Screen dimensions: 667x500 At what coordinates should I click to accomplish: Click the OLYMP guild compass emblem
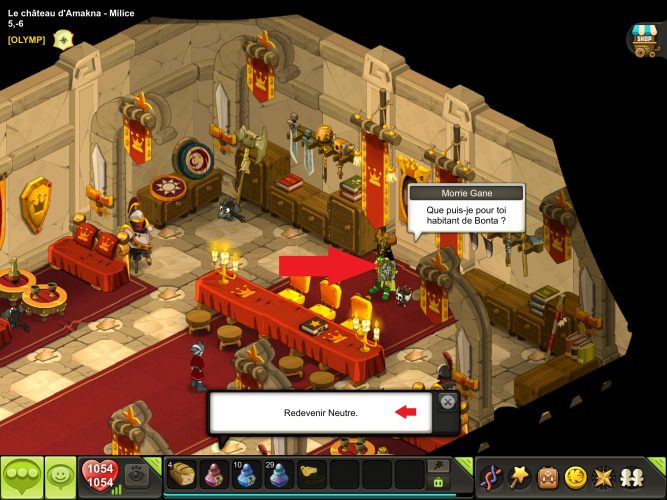pos(63,39)
